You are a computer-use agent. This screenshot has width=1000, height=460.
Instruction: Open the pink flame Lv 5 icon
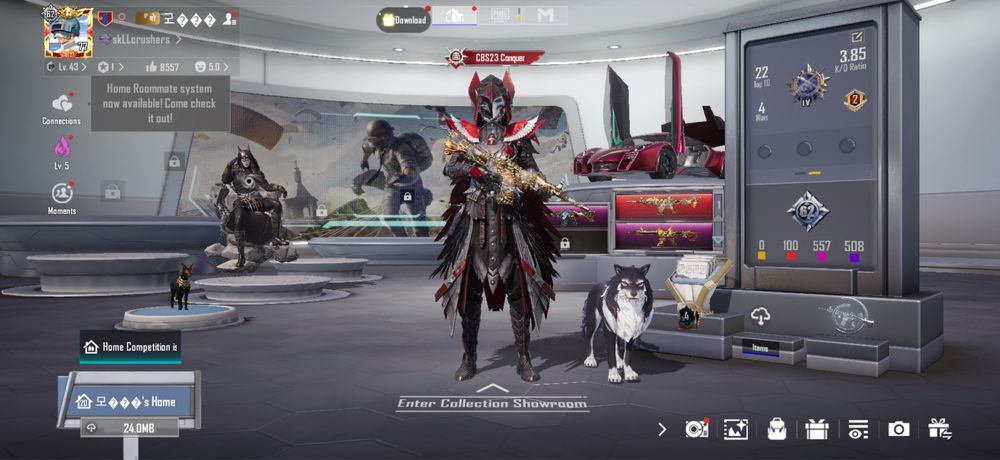(x=62, y=152)
